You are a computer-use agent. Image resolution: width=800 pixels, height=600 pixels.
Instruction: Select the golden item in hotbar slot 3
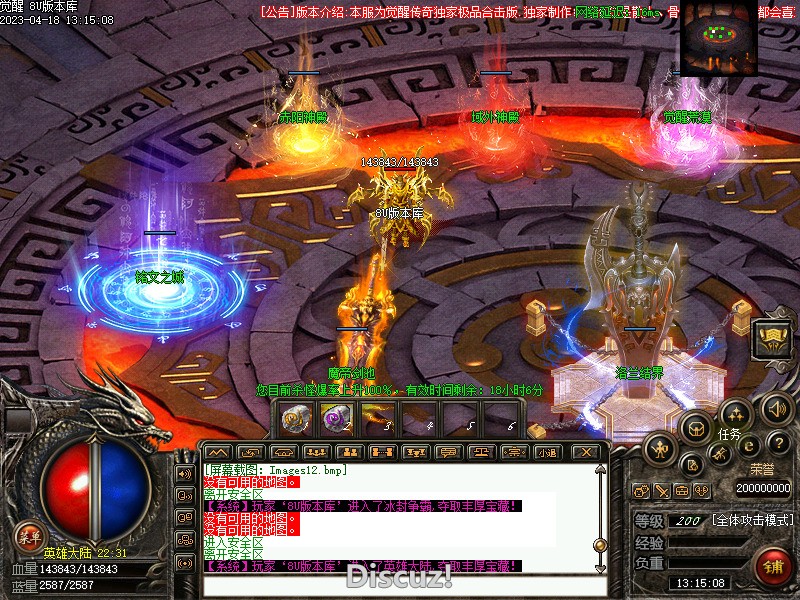(x=377, y=418)
